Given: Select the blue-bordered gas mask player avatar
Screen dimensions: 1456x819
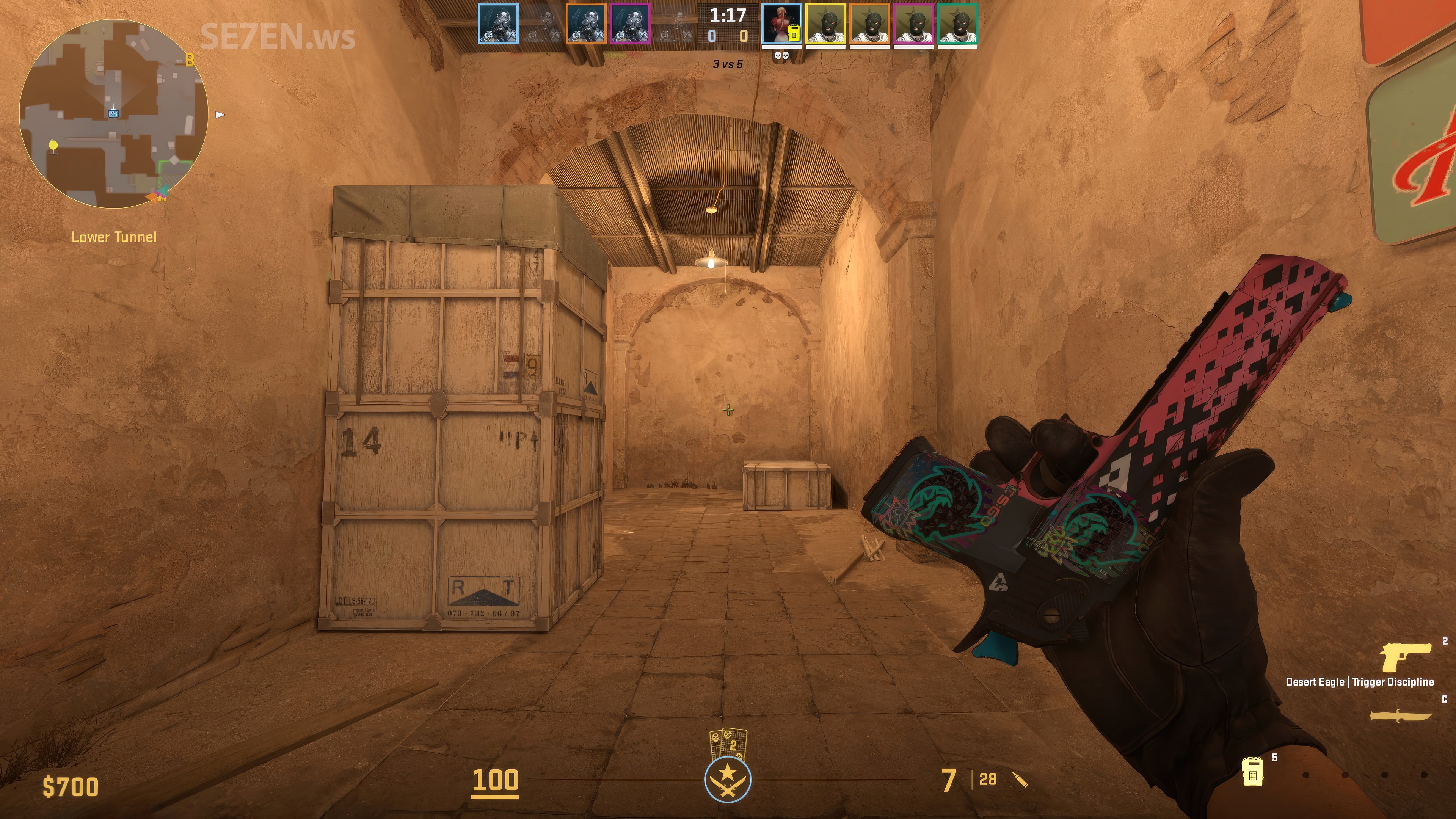Looking at the screenshot, I should pos(498,24).
